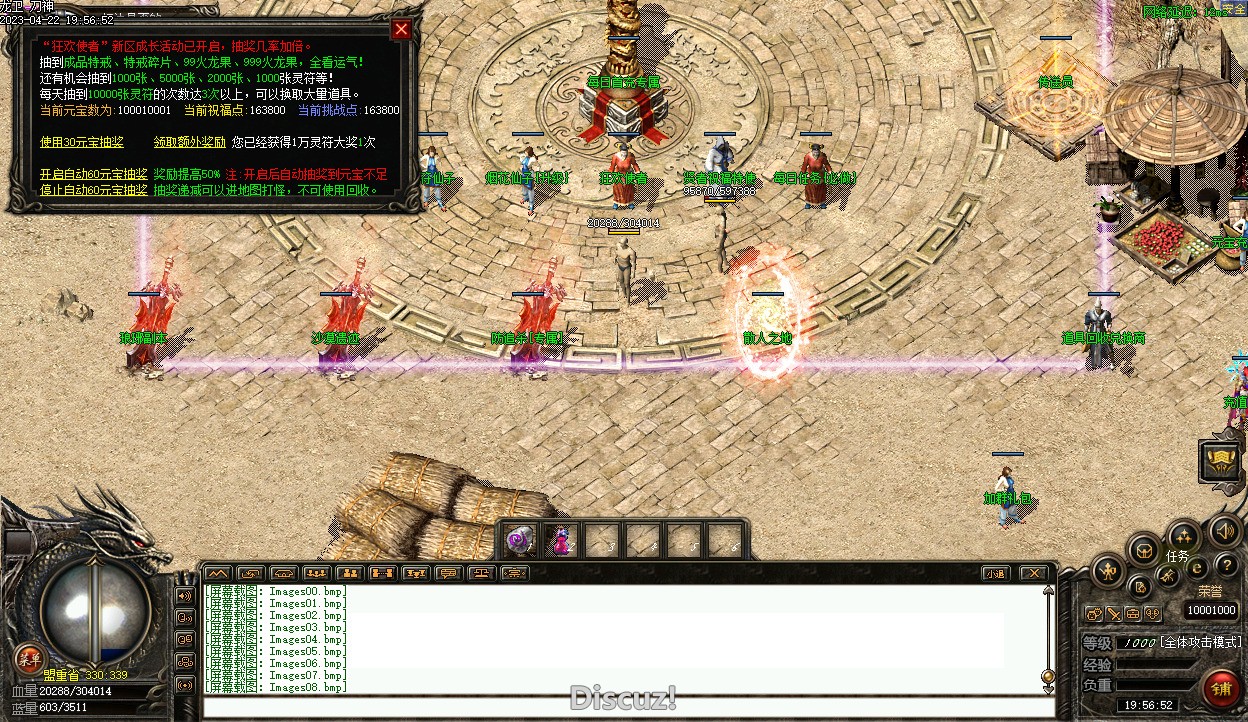Open the red 铺 shop button

pos(1221,688)
